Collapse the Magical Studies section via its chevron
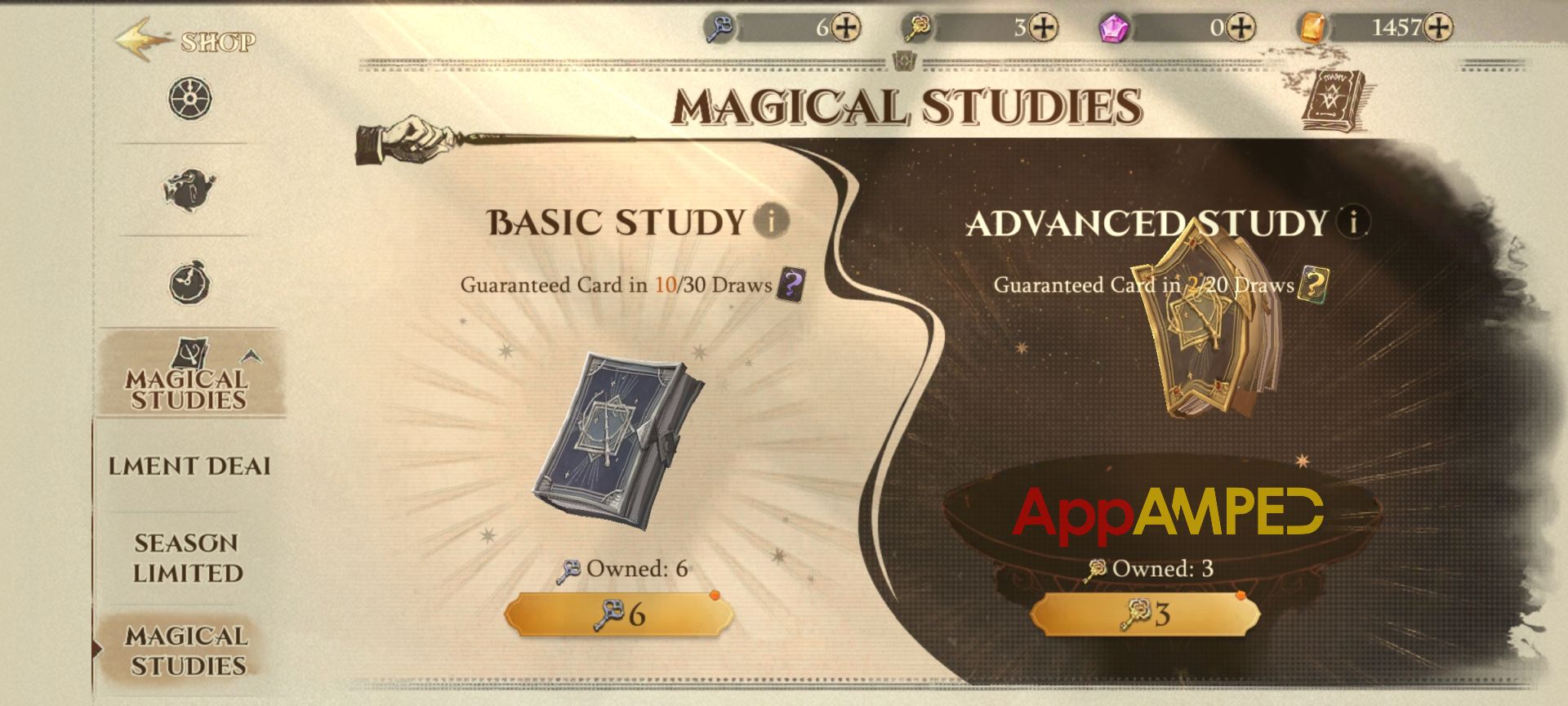Screen dimensions: 1568x706 click(x=250, y=355)
